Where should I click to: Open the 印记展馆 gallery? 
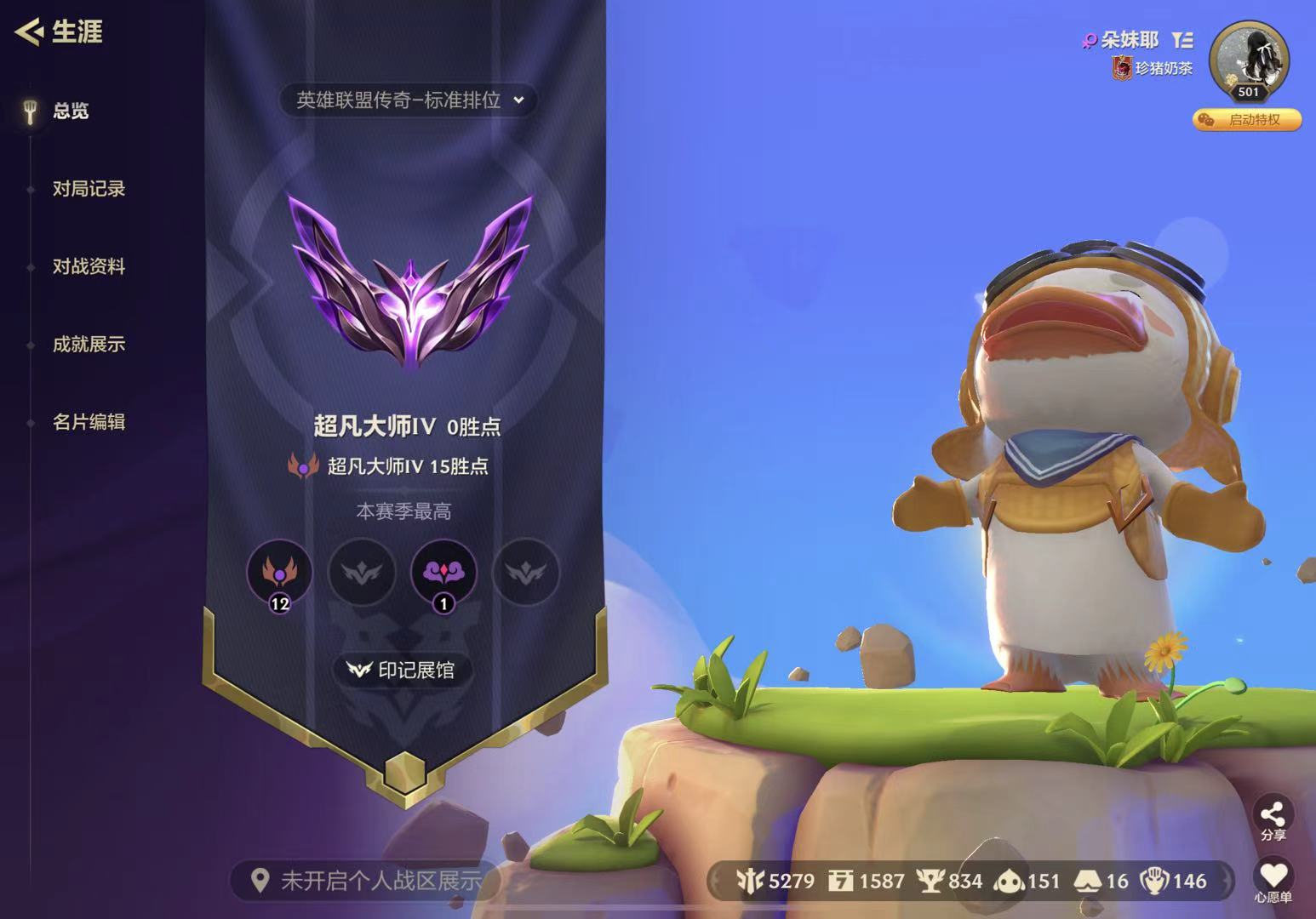point(400,671)
